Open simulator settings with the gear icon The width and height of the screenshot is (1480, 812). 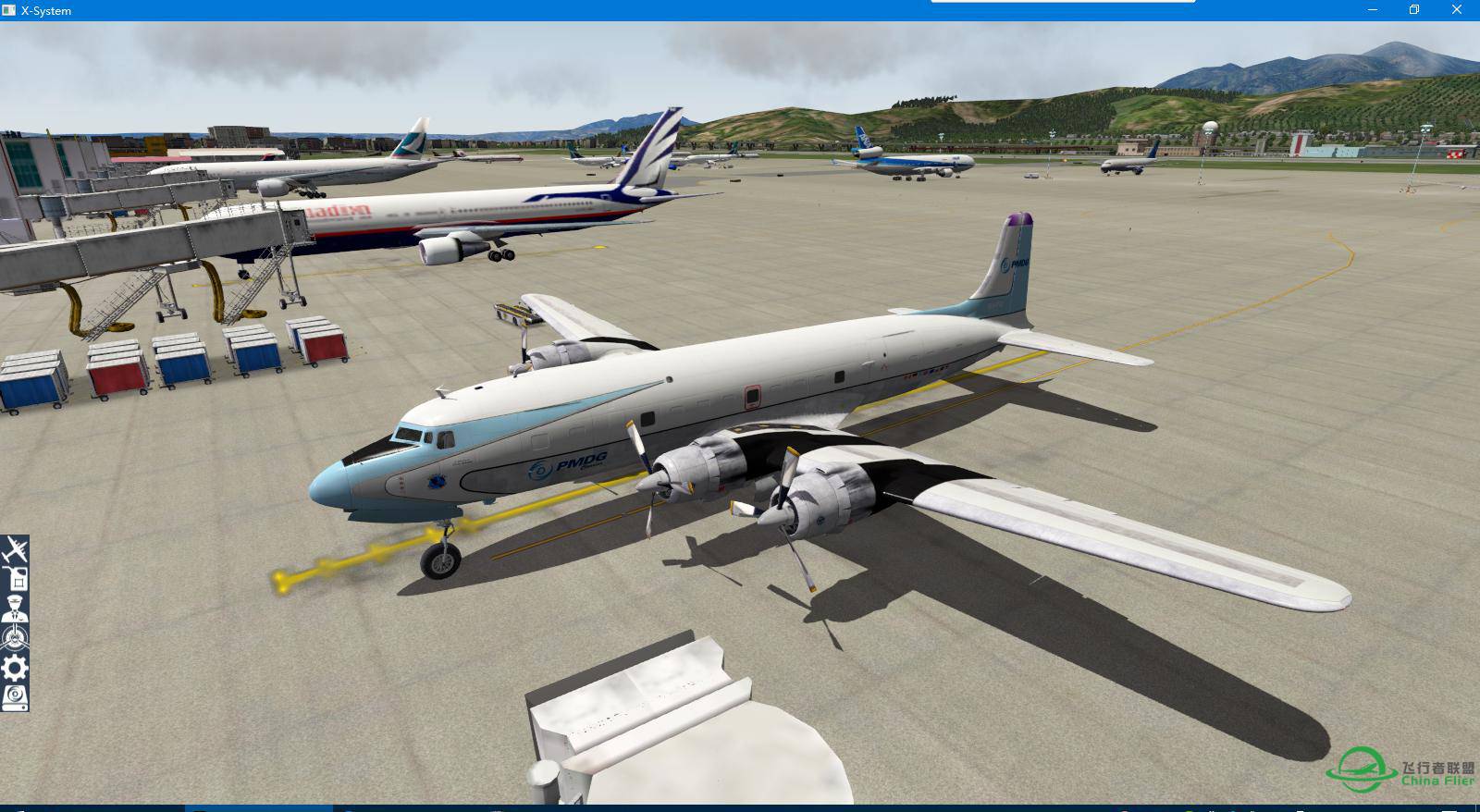pyautogui.click(x=16, y=666)
